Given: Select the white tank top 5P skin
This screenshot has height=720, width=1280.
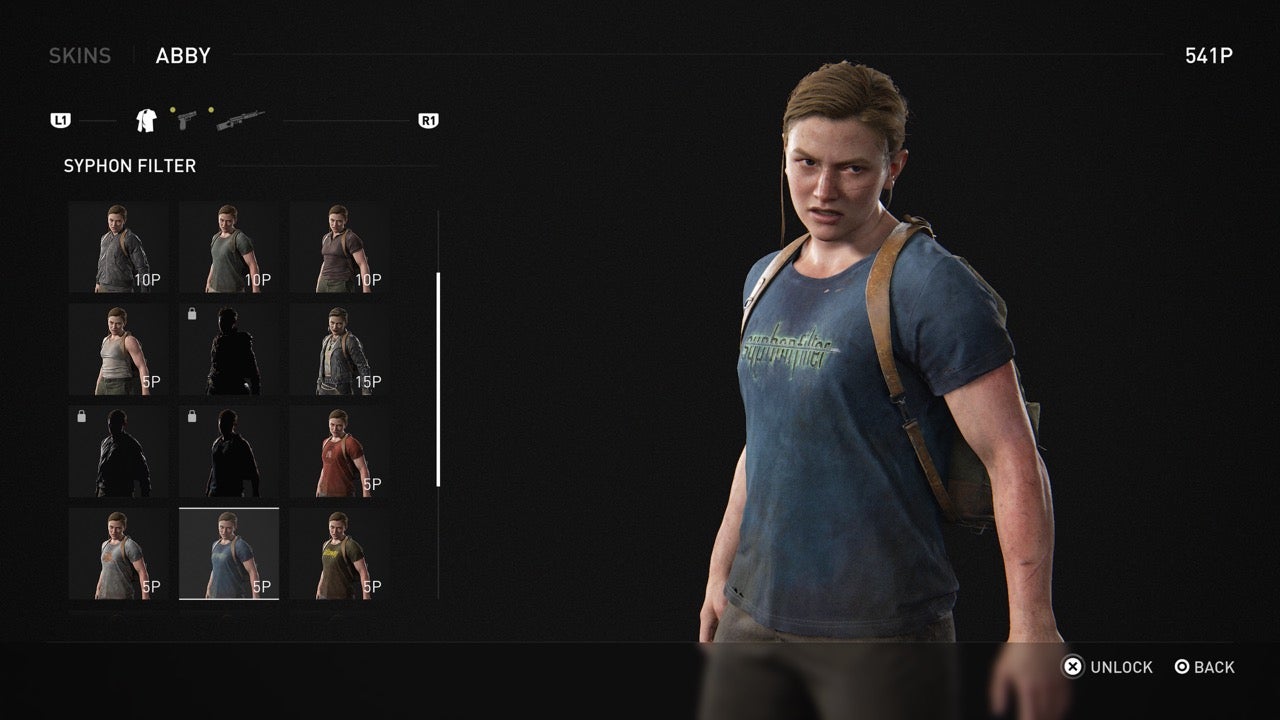Looking at the screenshot, I should [119, 347].
